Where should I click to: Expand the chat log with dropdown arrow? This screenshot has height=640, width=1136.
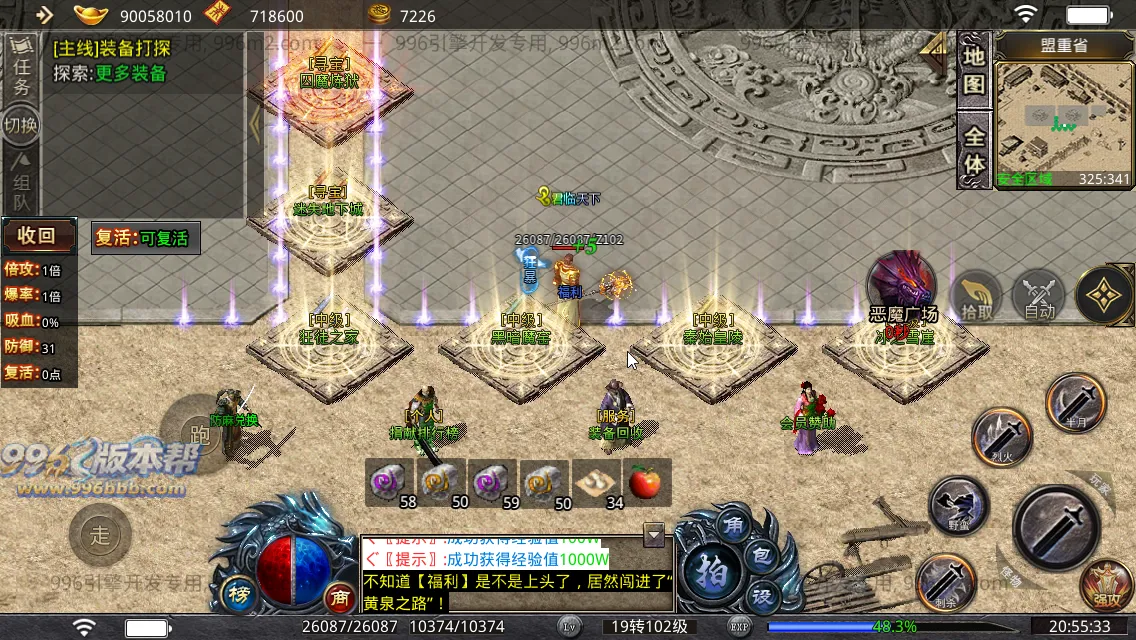654,535
